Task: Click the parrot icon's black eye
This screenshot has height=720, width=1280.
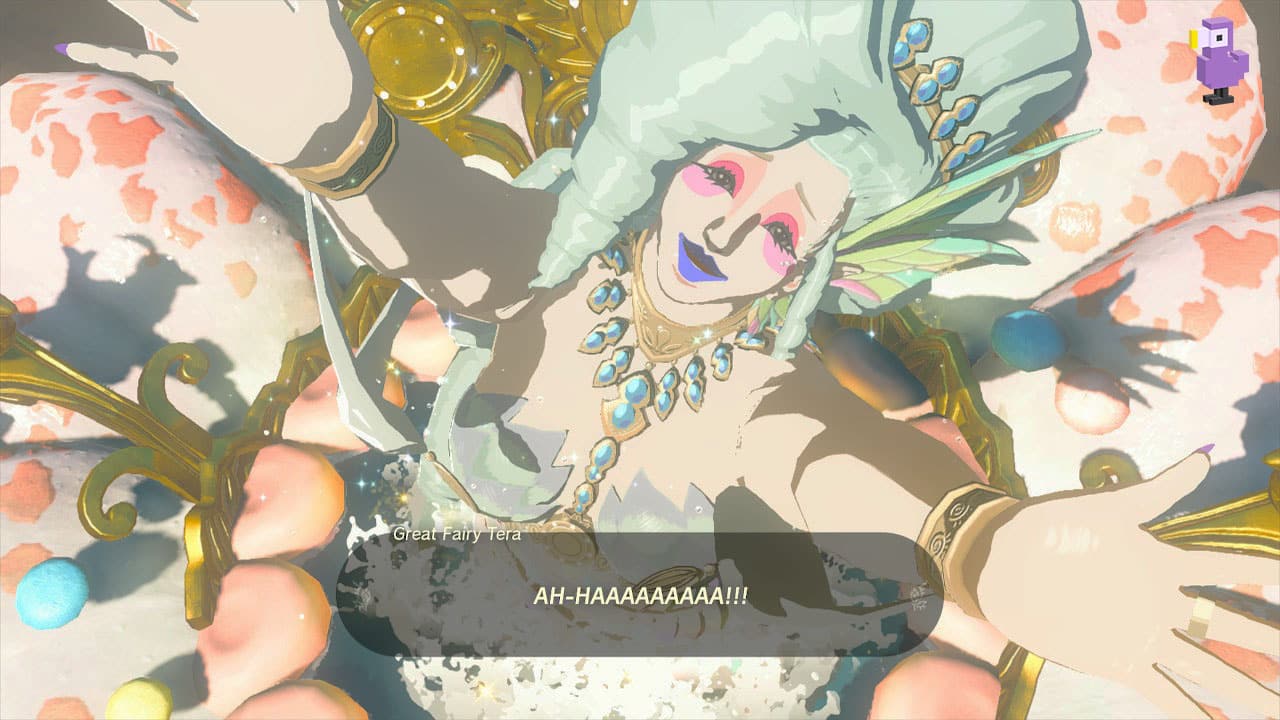Action: pyautogui.click(x=1219, y=40)
